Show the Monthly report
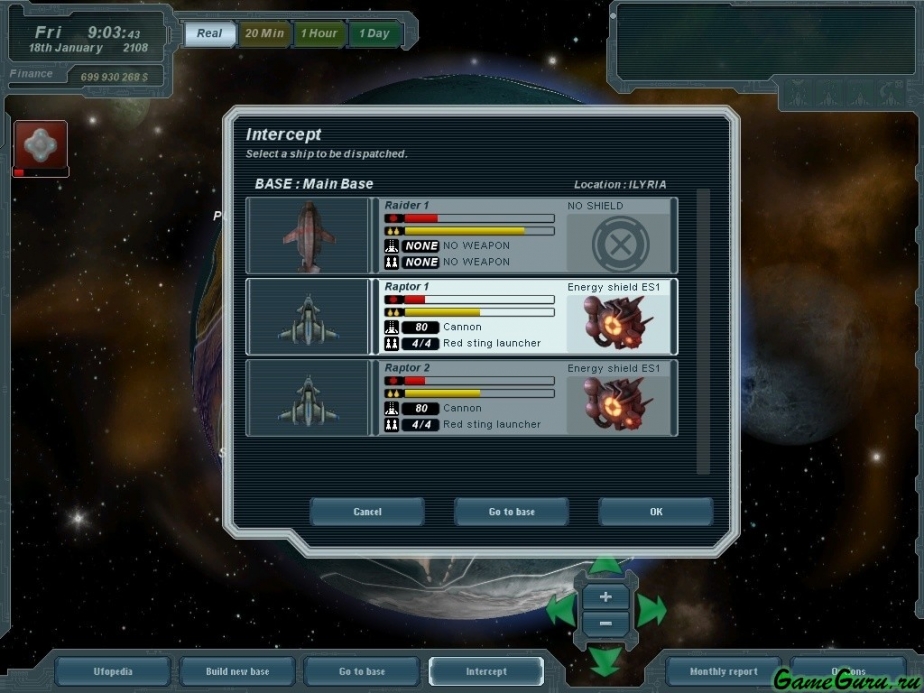Viewport: 924px width, 693px height. click(723, 672)
